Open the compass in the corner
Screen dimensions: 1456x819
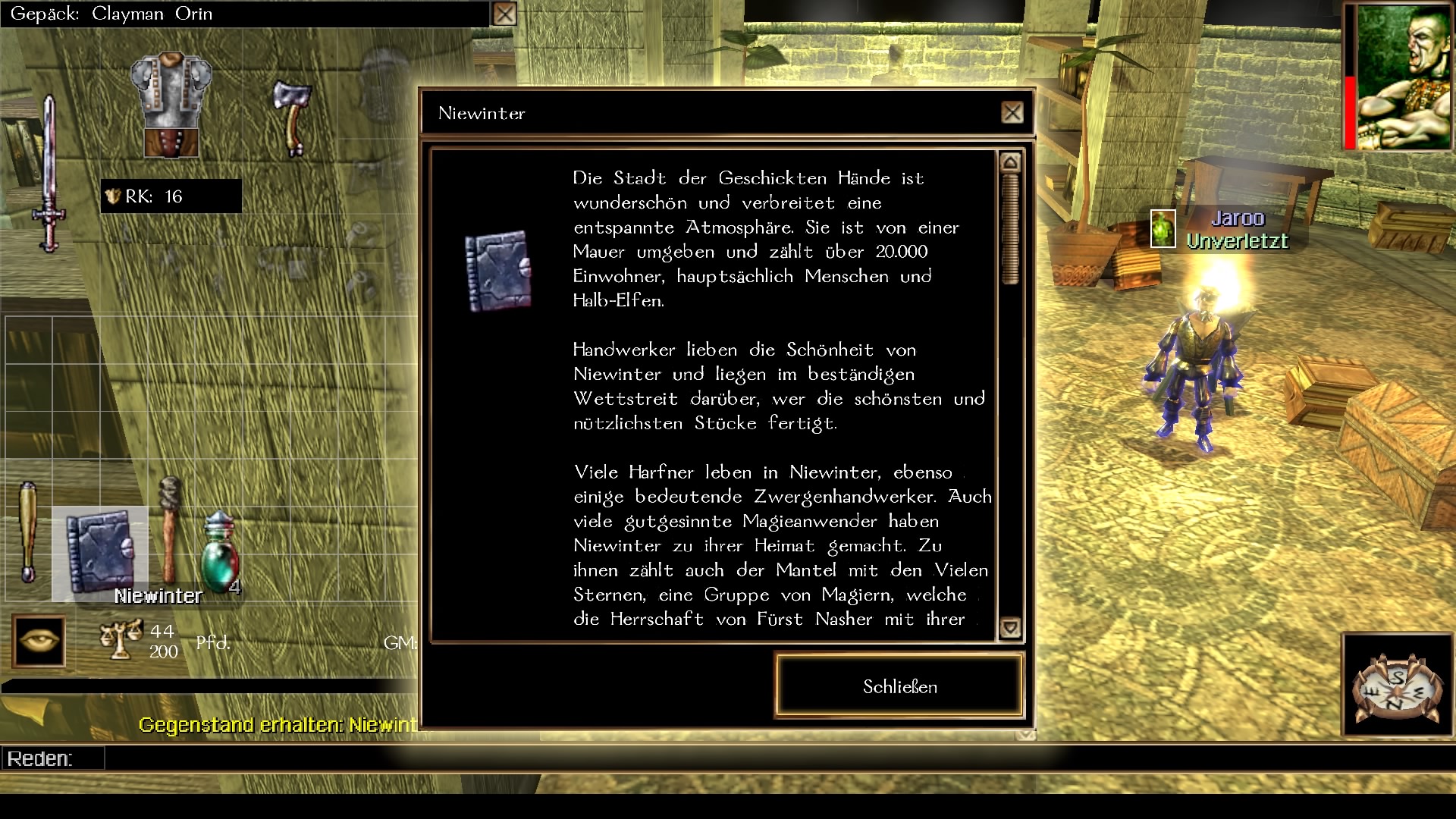pos(1398,686)
